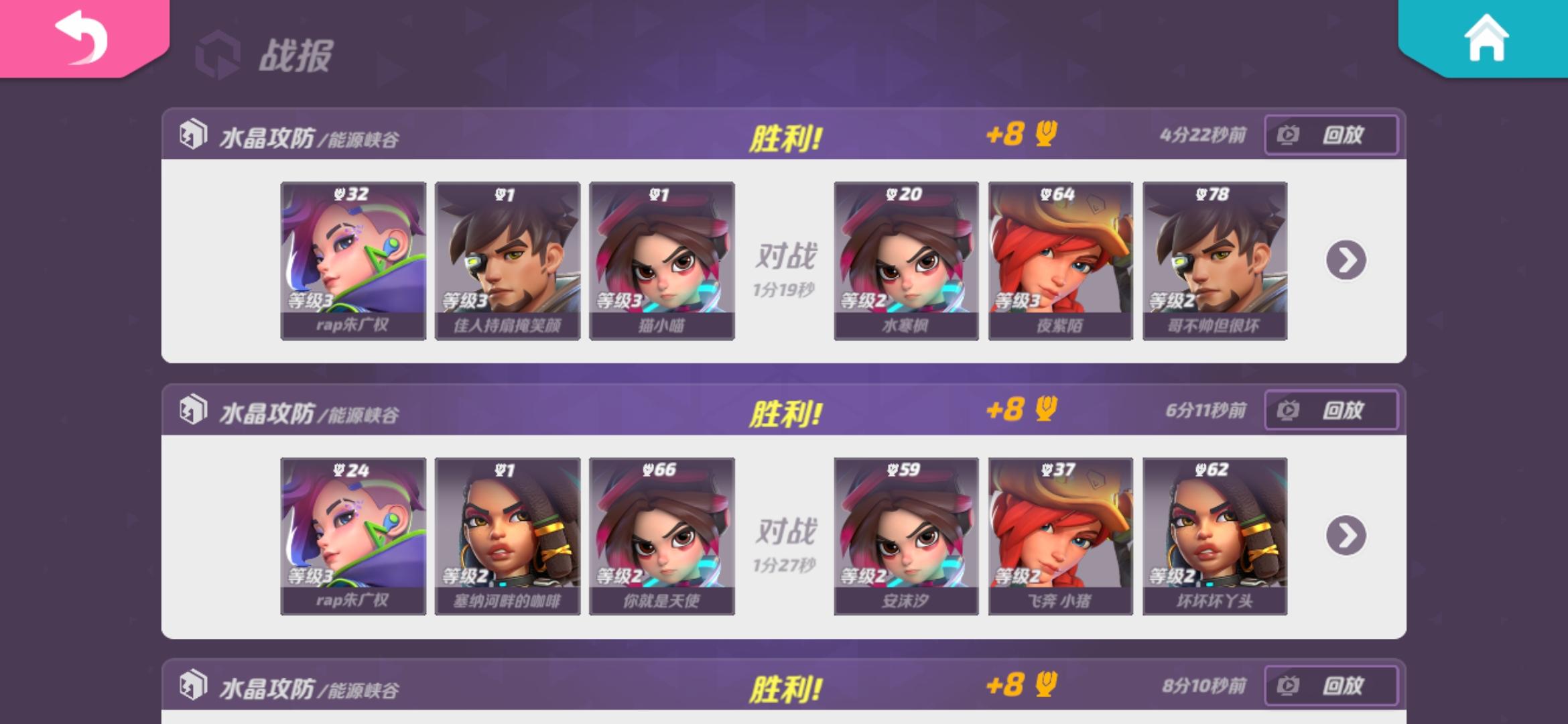Click the 1分27秒 duration under 对战
This screenshot has width=1568, height=724.
tap(785, 564)
